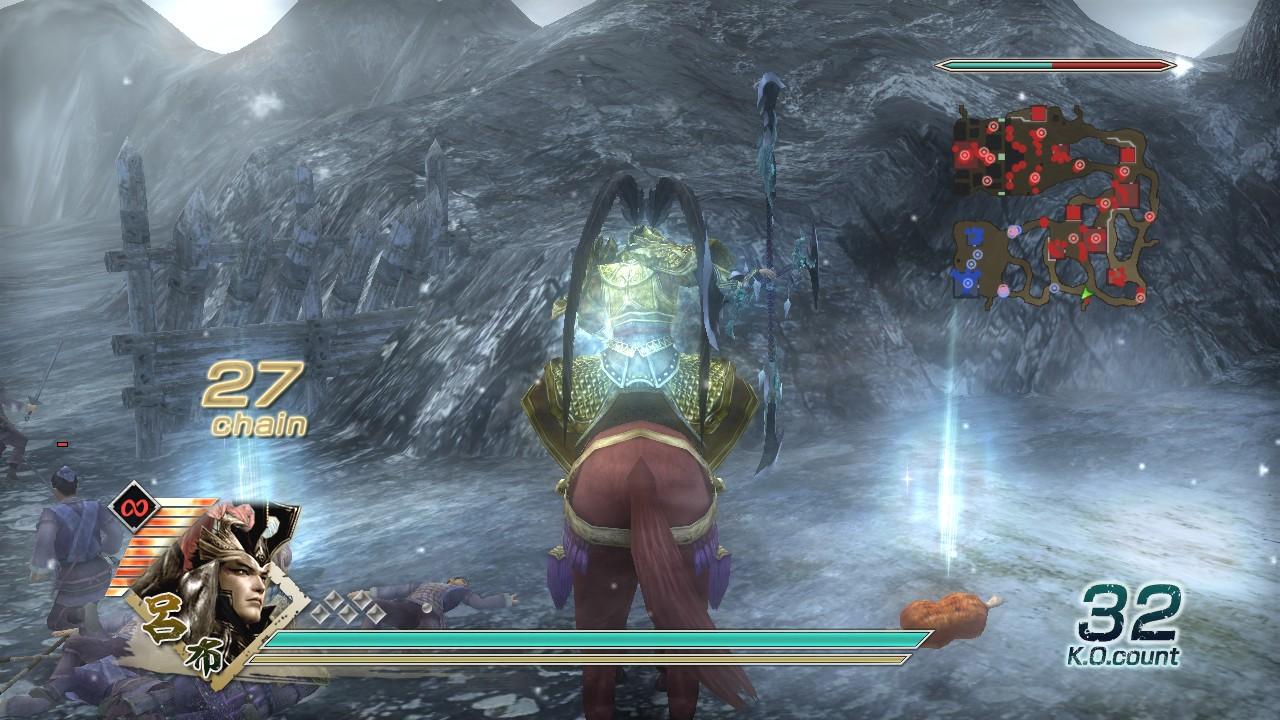The width and height of the screenshot is (1280, 720).
Task: Click the infinity symbol icon
Action: 129,506
